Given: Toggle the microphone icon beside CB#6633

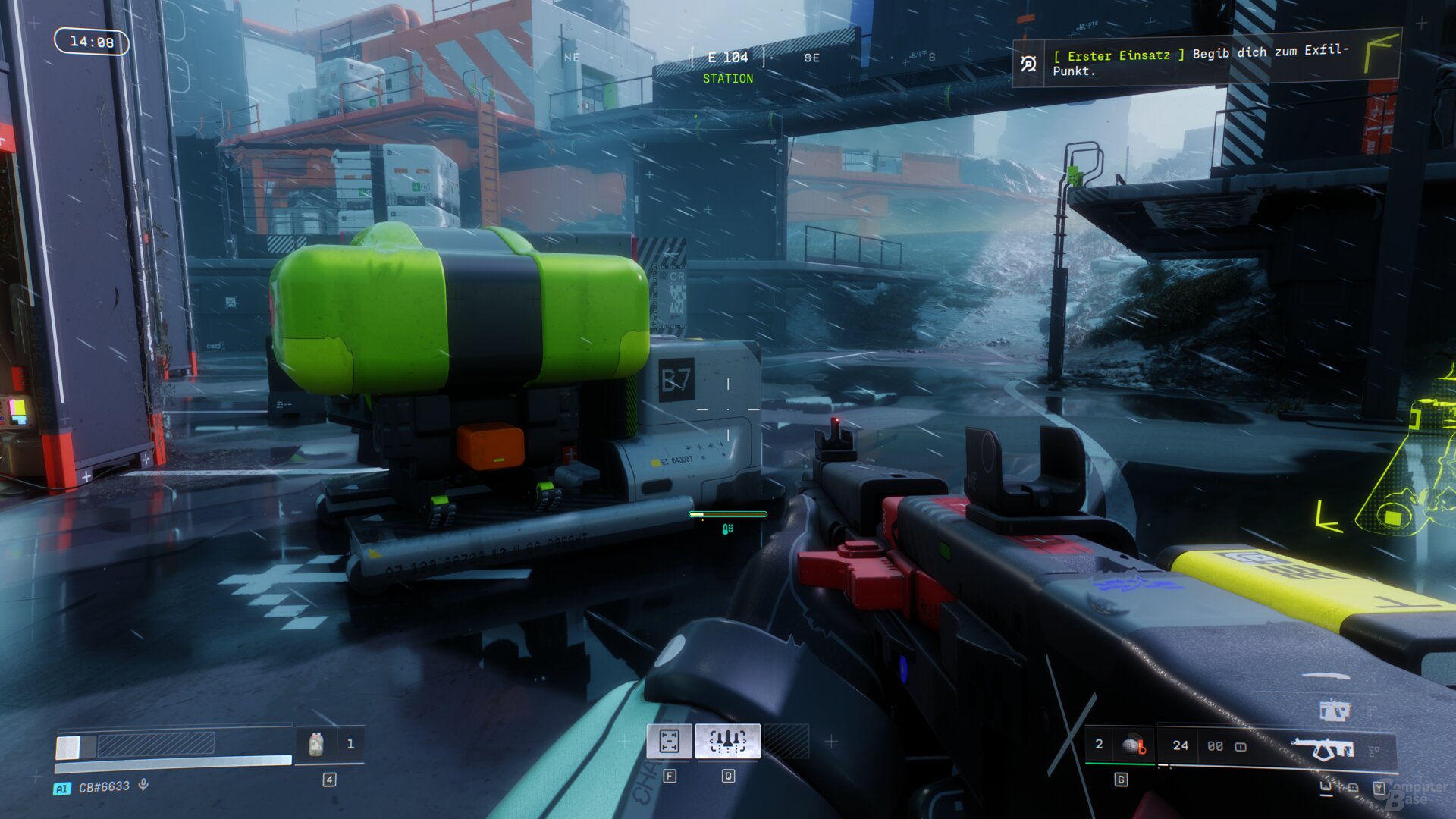Looking at the screenshot, I should (143, 786).
